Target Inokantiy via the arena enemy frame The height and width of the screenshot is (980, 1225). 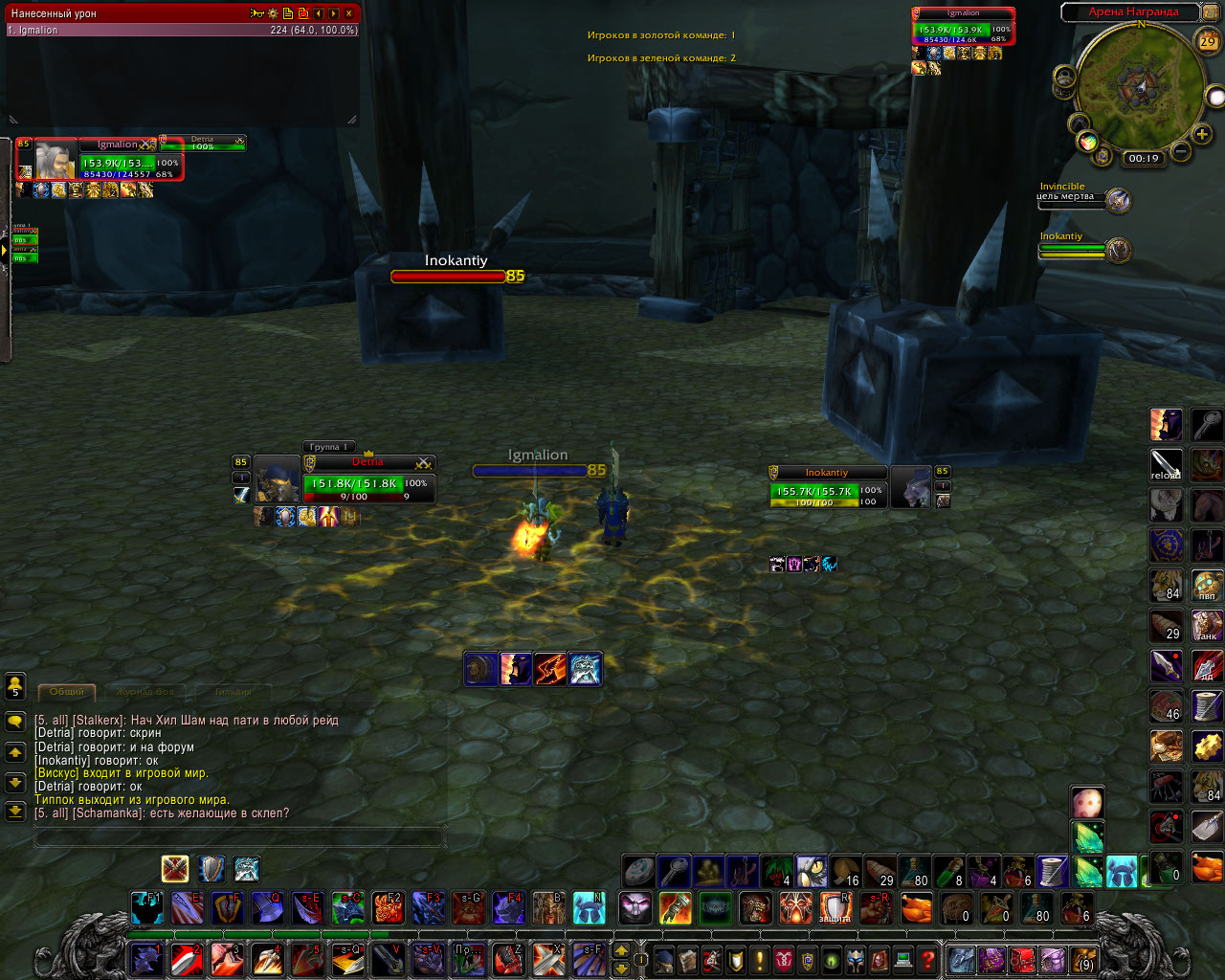point(1083,250)
